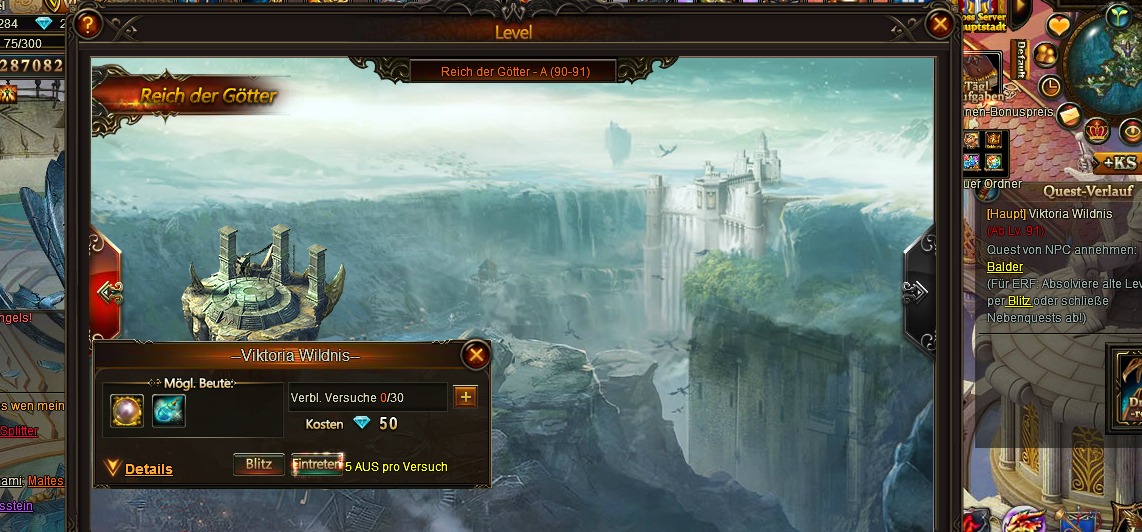Close the Viktoria Wildnis panel

pos(476,354)
